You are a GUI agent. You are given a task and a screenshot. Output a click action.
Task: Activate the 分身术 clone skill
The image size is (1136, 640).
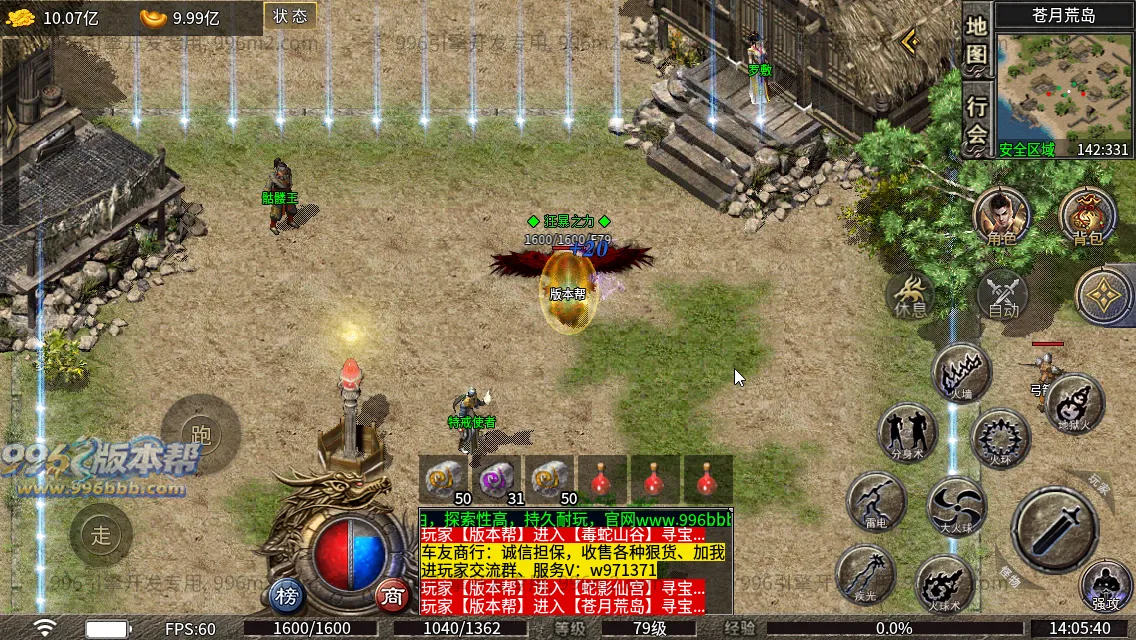906,431
